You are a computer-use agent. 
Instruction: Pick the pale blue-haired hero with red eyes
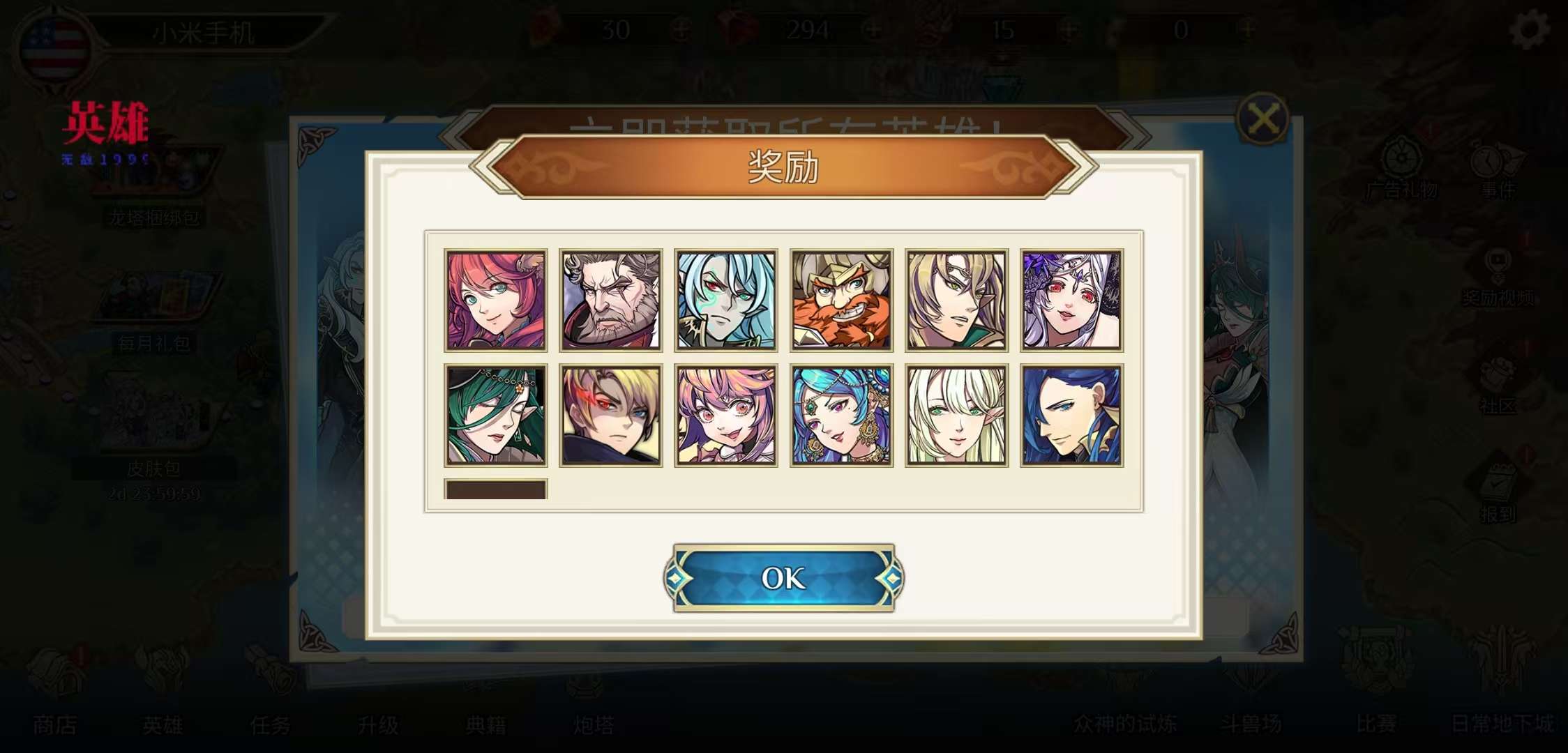pos(726,300)
